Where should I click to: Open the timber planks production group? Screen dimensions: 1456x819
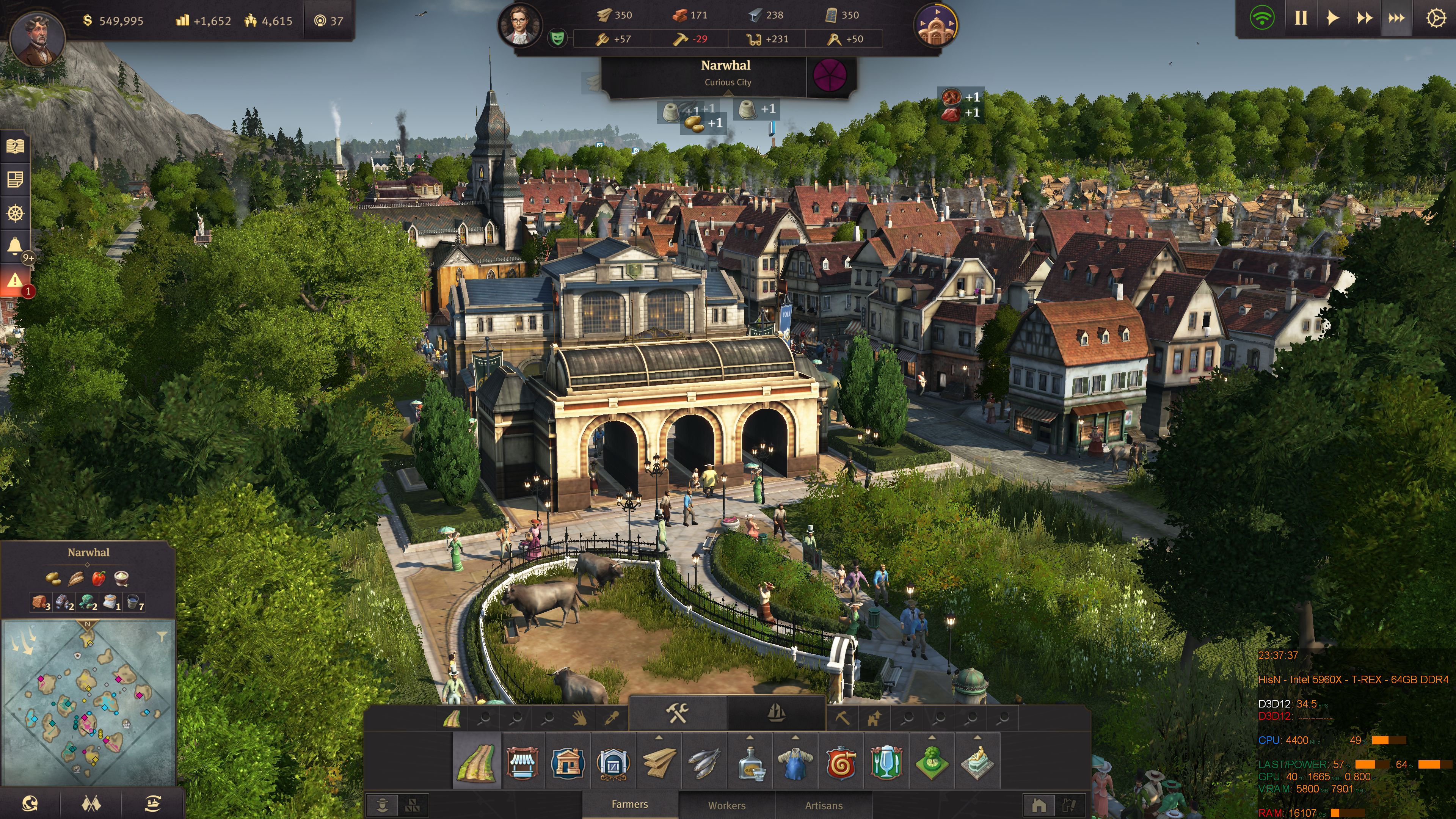659,762
